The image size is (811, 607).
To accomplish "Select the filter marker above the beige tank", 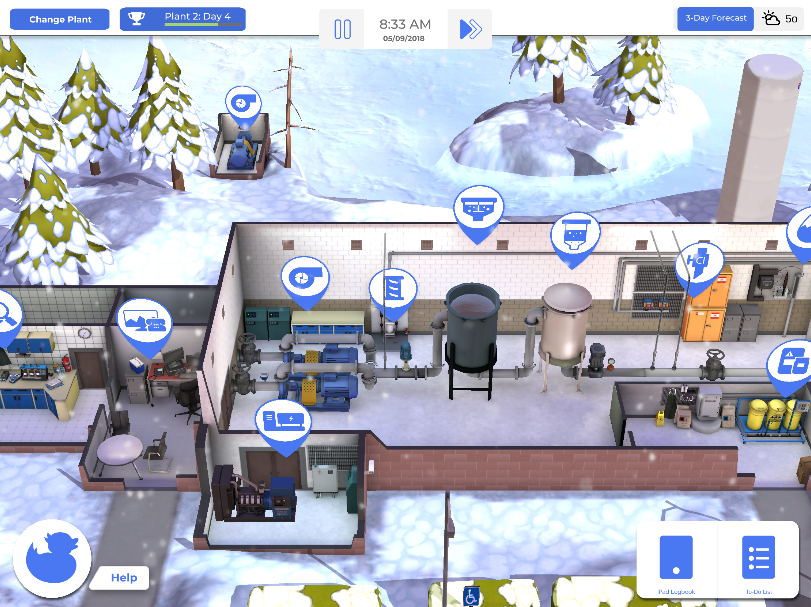I will pyautogui.click(x=575, y=235).
